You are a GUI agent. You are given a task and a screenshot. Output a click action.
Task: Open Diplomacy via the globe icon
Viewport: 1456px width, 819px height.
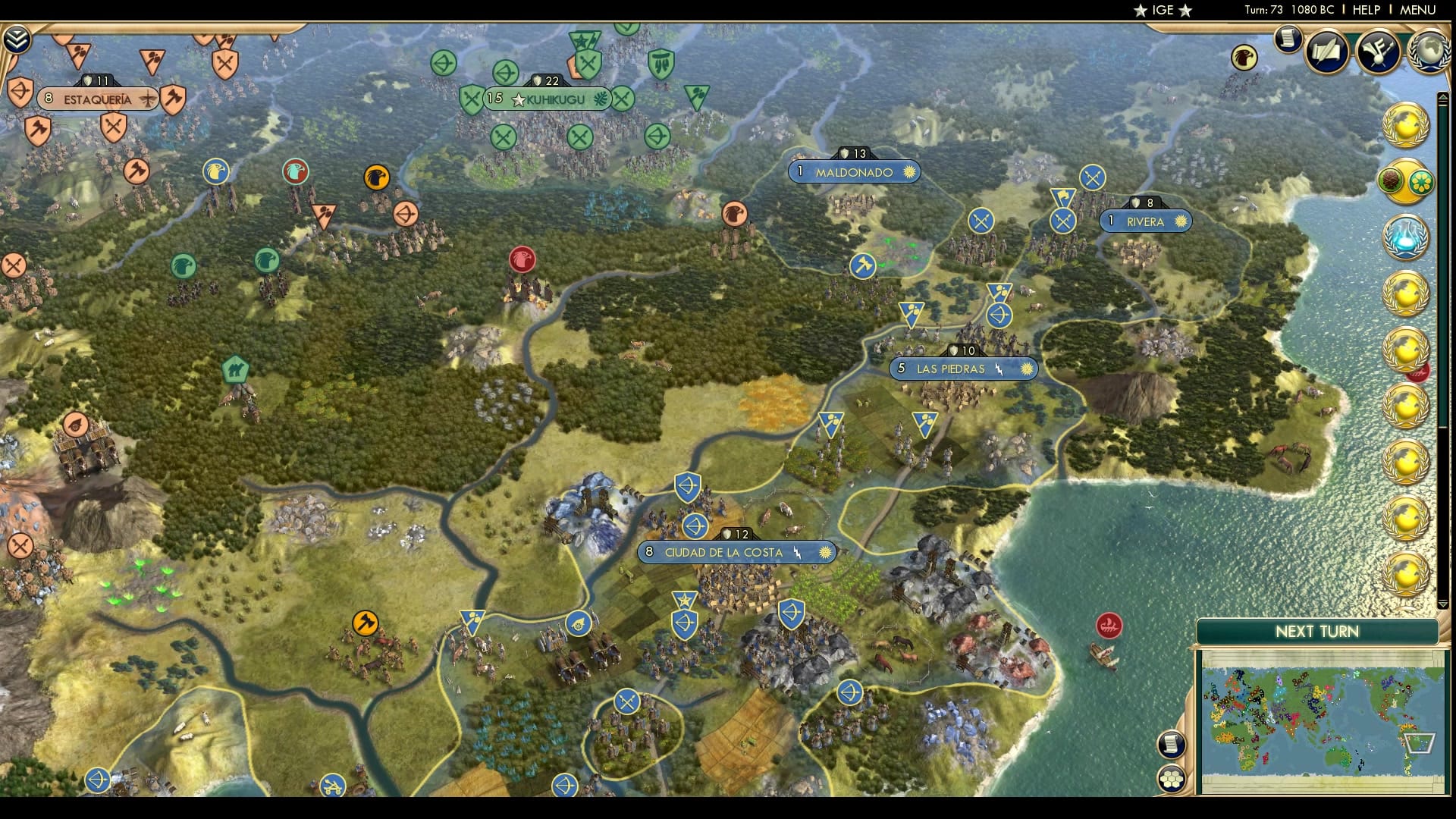(x=1429, y=55)
